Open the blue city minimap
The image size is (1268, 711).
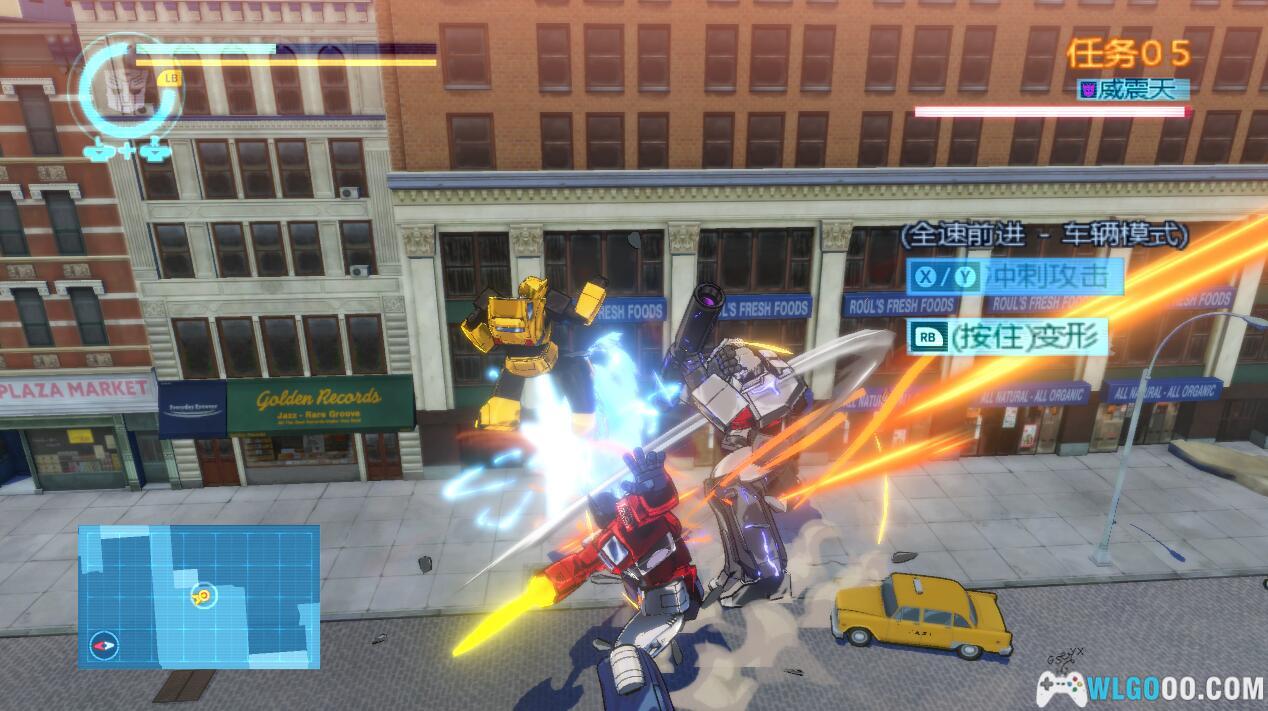(x=199, y=596)
